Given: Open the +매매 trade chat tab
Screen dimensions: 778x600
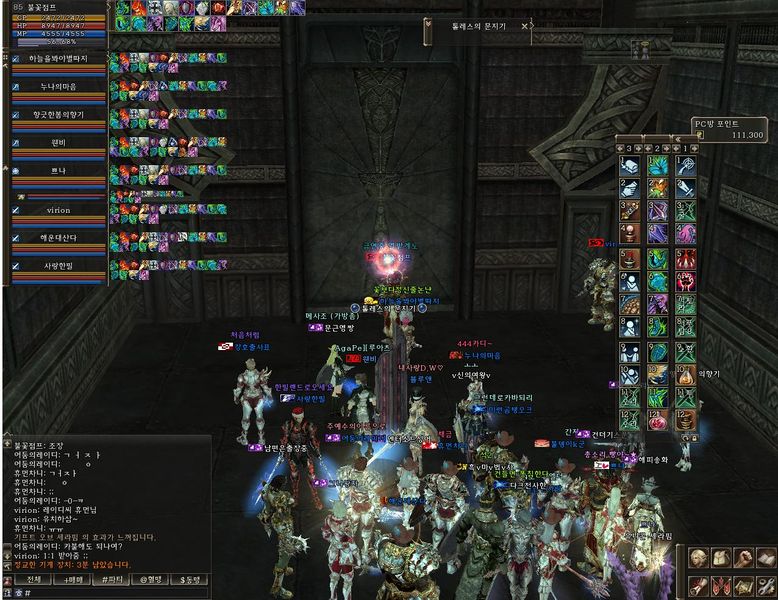Looking at the screenshot, I should point(73,580).
